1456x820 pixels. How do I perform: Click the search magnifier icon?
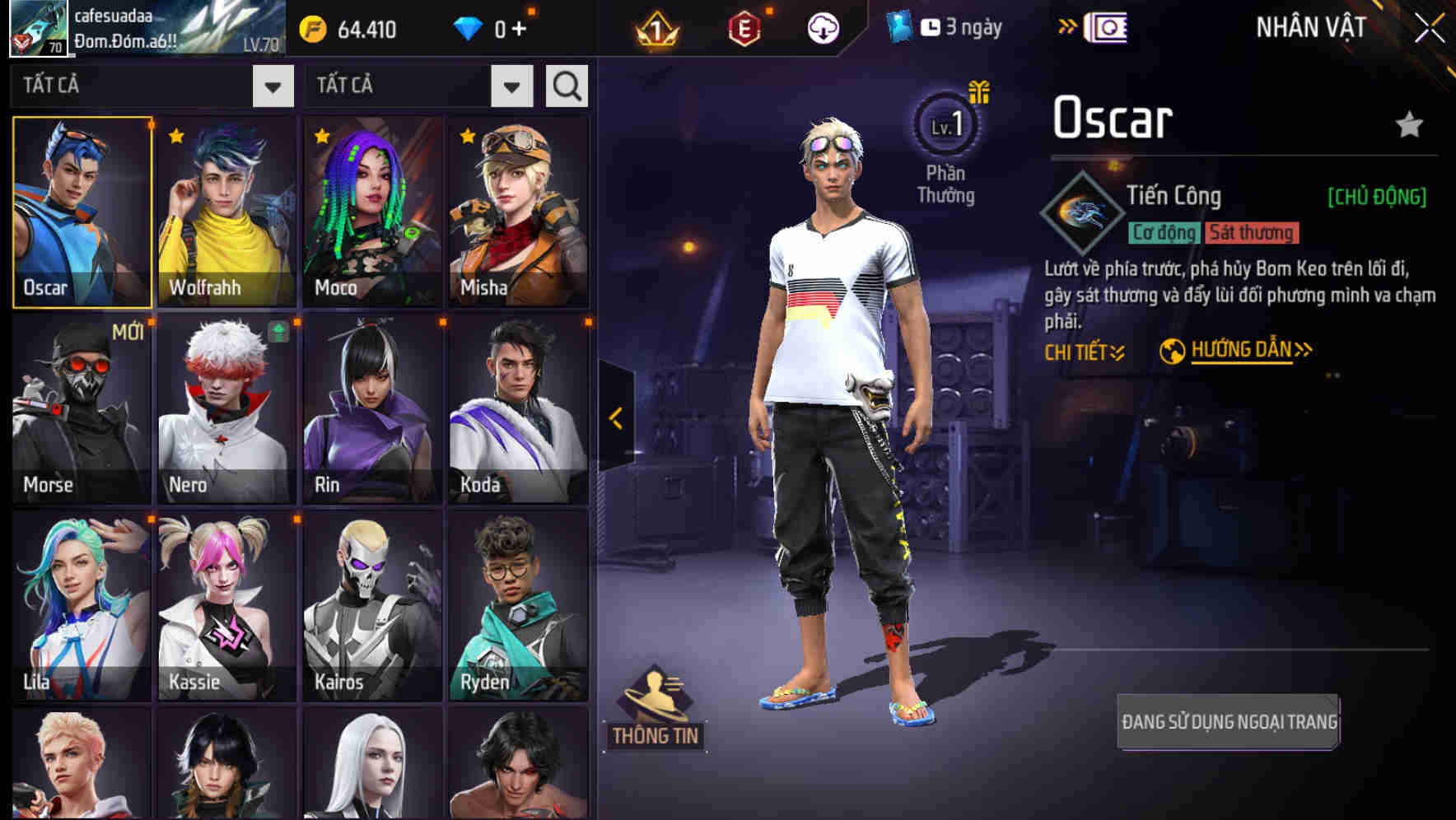tap(565, 85)
